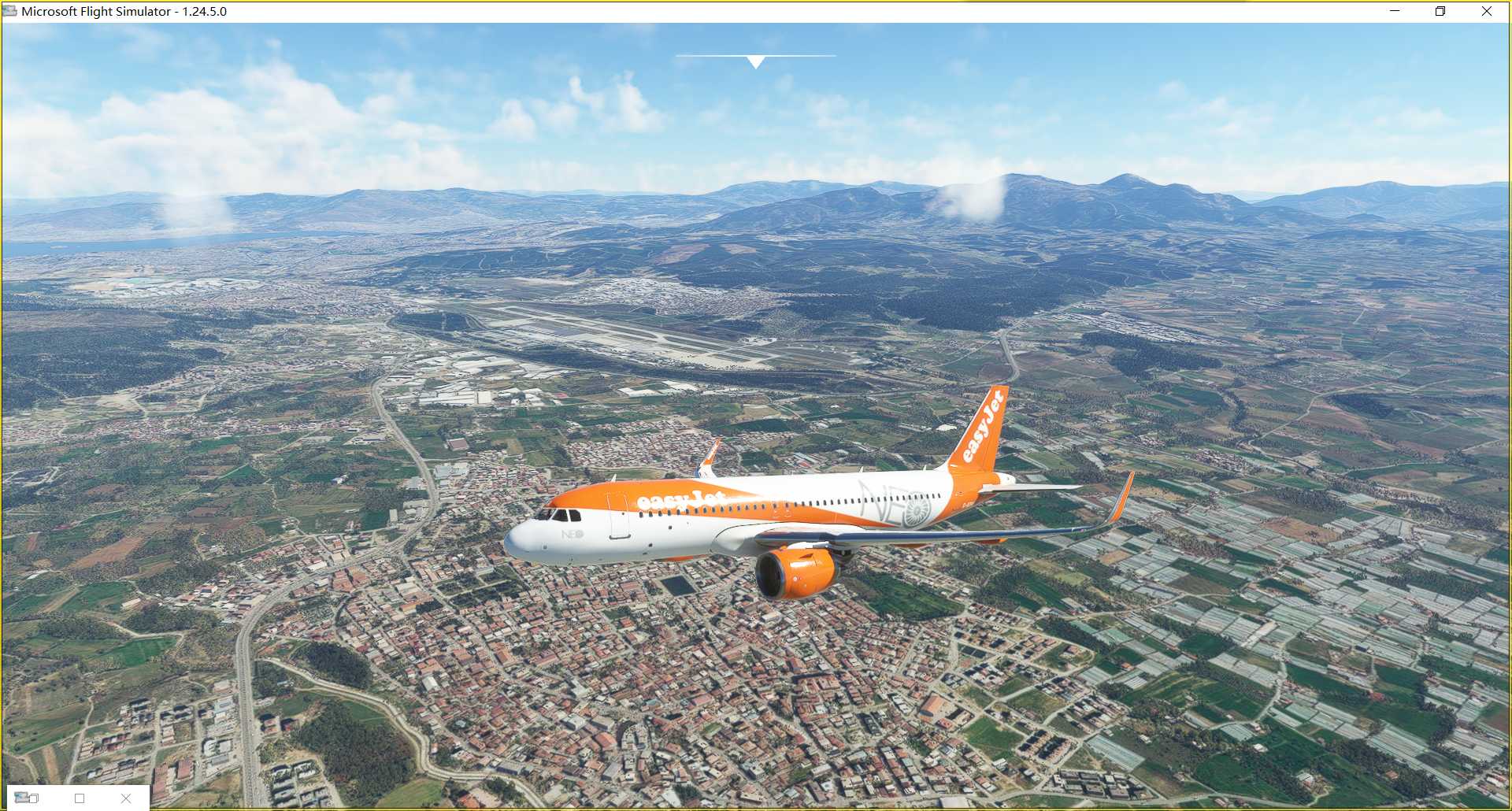Minimize the Flight Simulator window
This screenshot has width=1512, height=811.
tap(1395, 11)
